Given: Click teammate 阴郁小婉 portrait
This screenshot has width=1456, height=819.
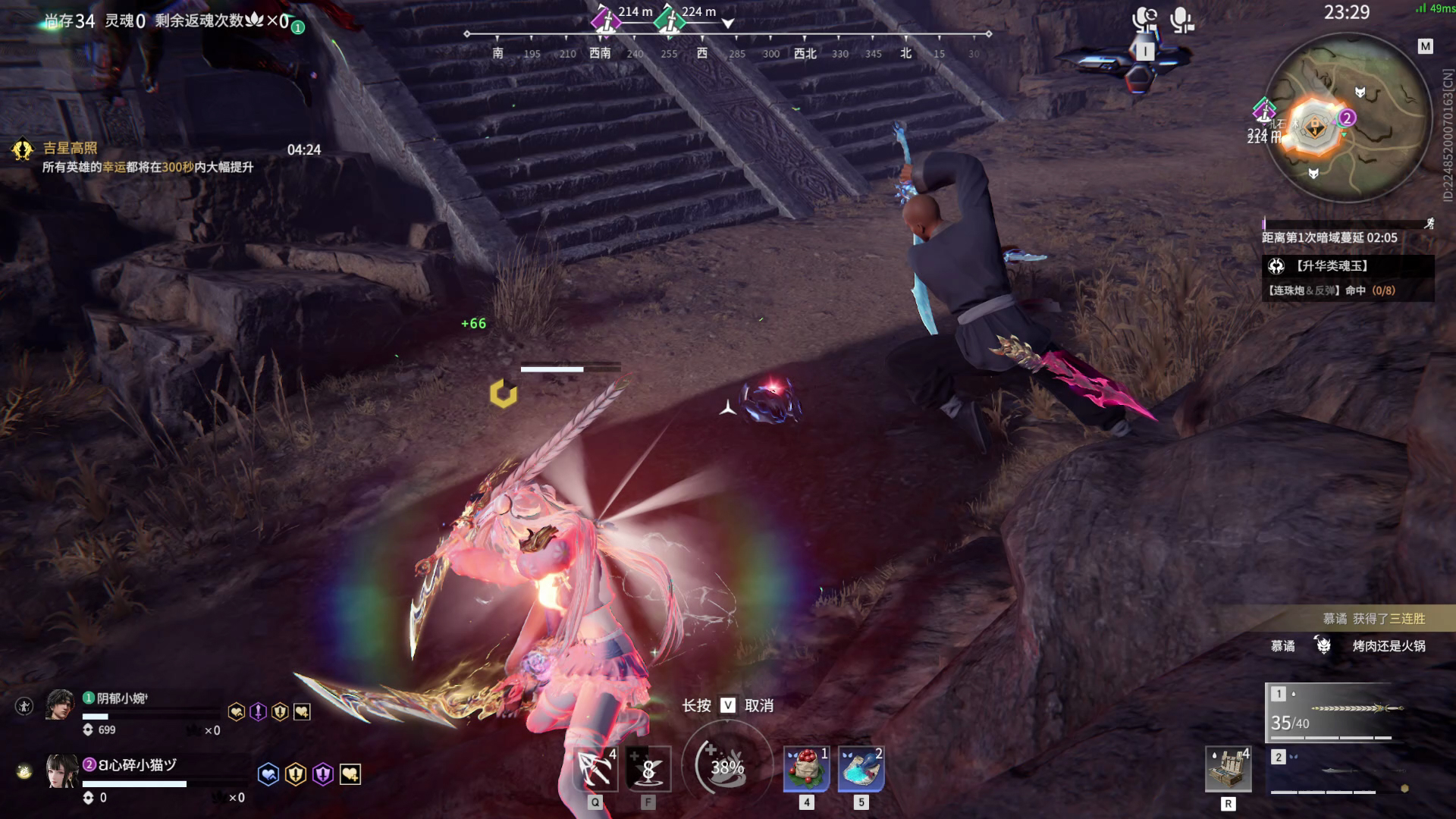Looking at the screenshot, I should pos(60,705).
